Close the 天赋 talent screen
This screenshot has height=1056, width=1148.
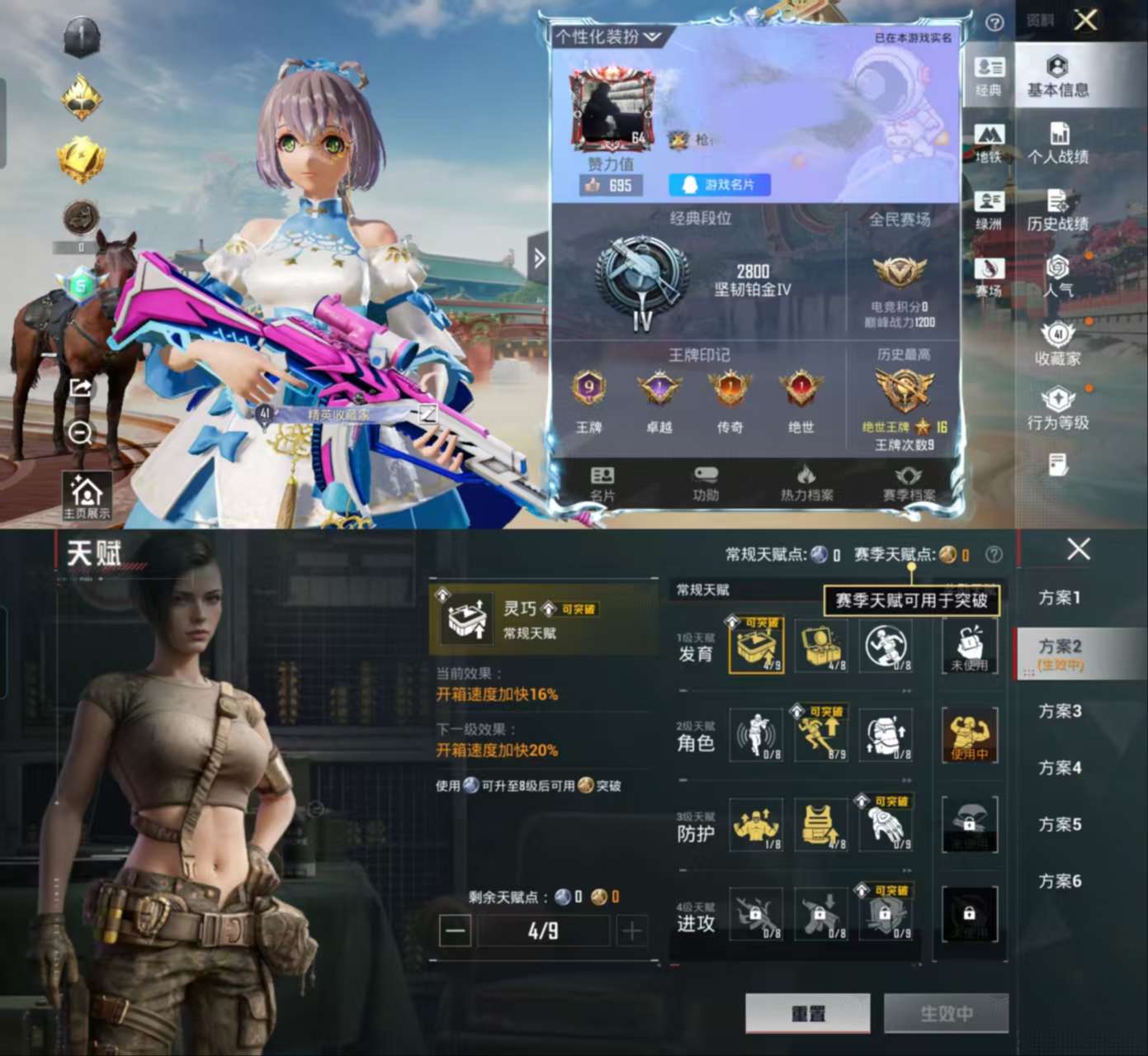pos(1078,549)
